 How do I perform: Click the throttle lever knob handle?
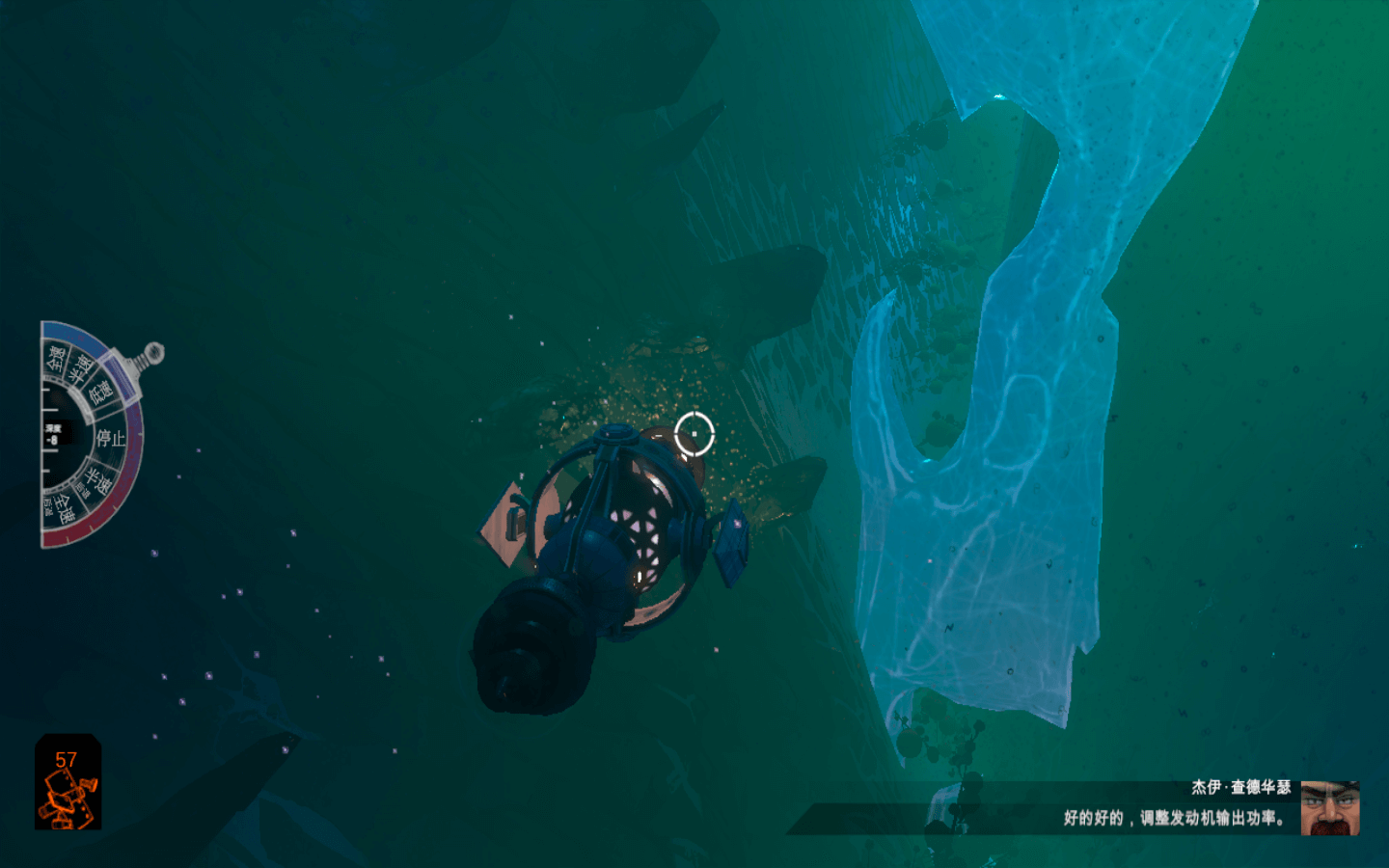pos(152,353)
